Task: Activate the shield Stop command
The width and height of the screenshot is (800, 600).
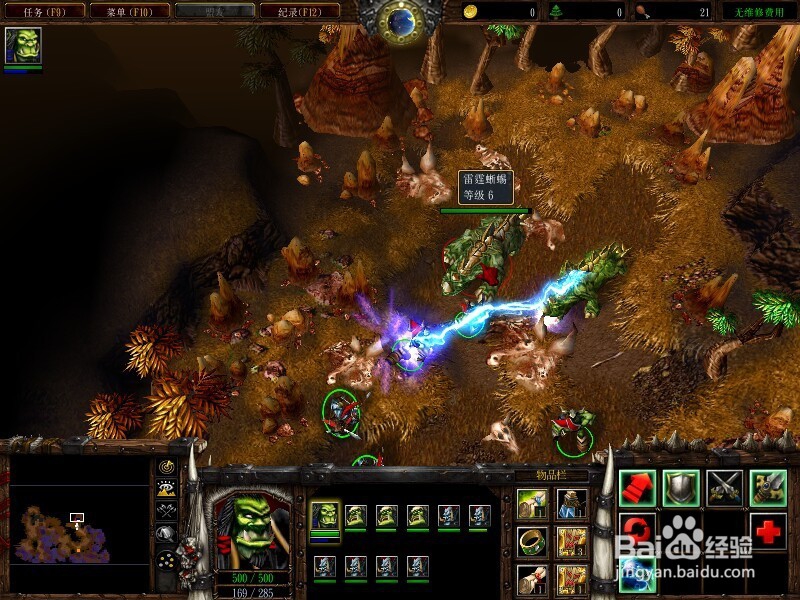Action: tap(681, 488)
